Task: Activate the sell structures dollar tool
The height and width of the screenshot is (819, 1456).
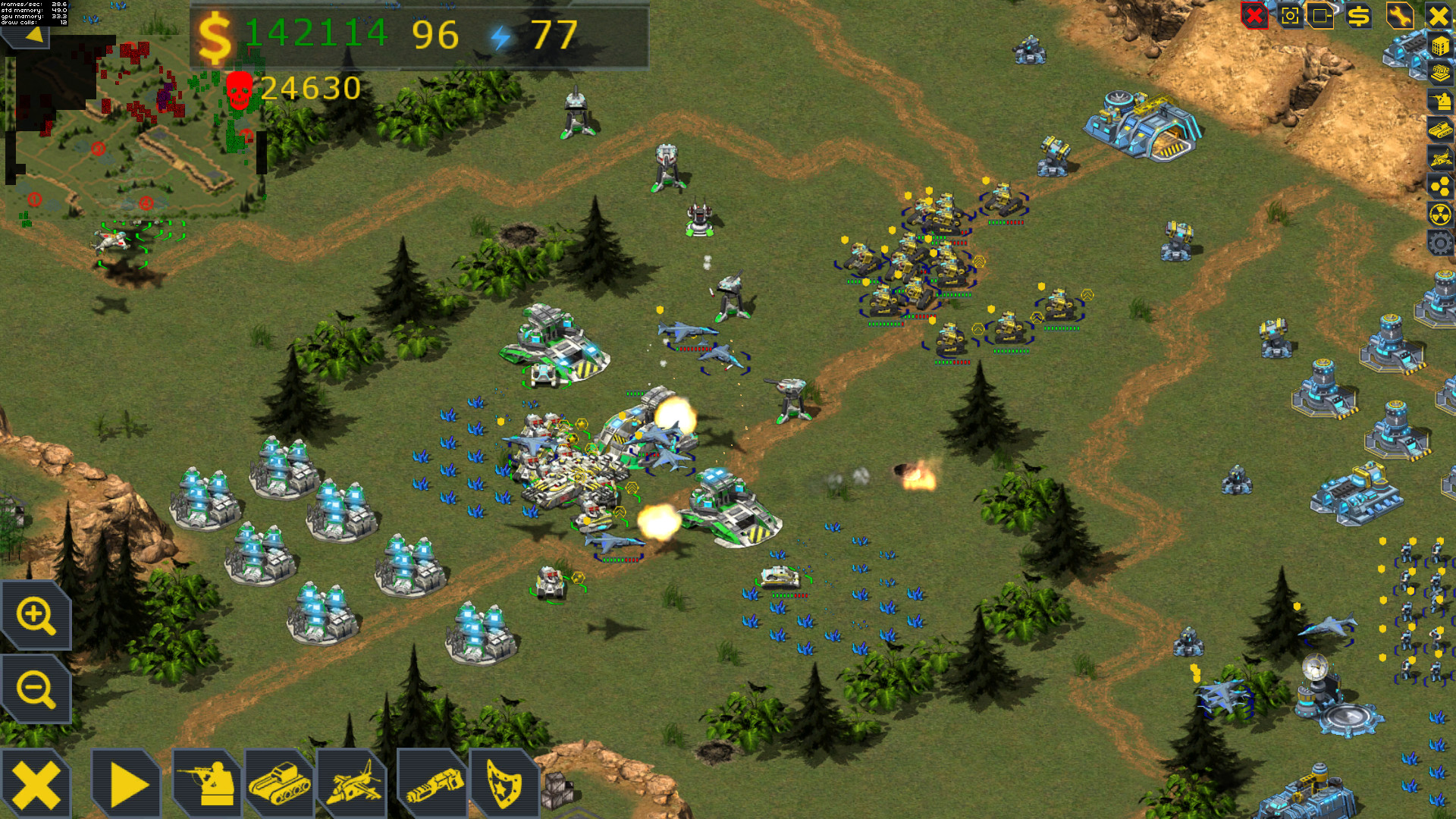Action: pyautogui.click(x=1357, y=14)
